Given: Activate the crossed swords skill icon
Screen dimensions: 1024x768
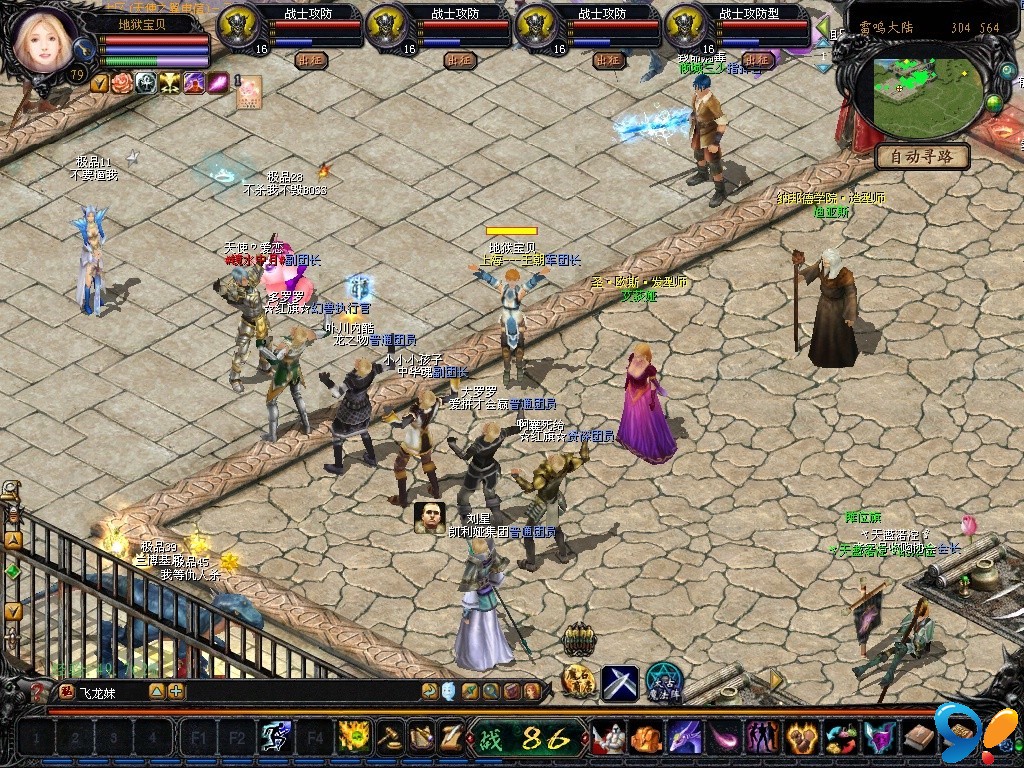Looking at the screenshot, I should tap(619, 682).
